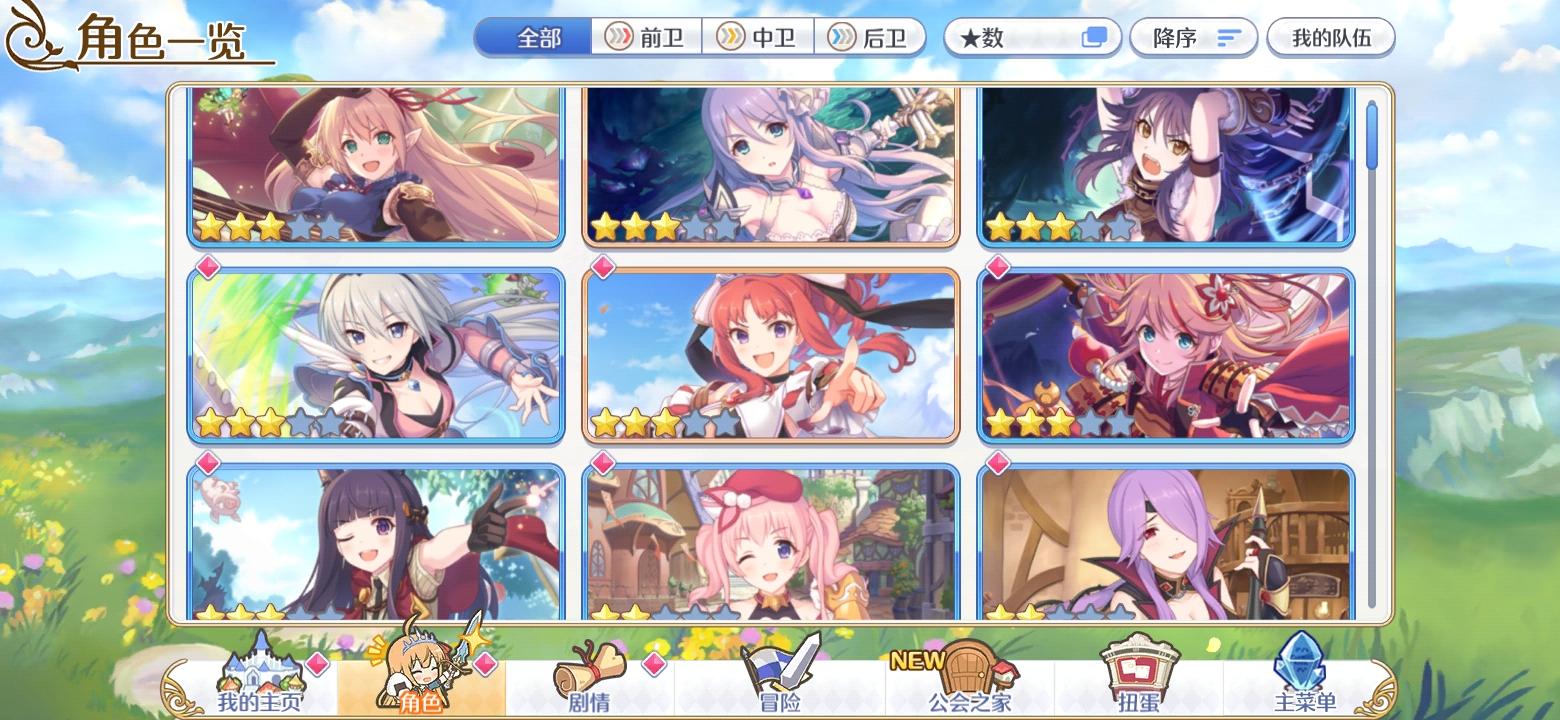Viewport: 1560px width, 720px height.
Task: Open the red-haired character's card
Action: click(x=772, y=355)
